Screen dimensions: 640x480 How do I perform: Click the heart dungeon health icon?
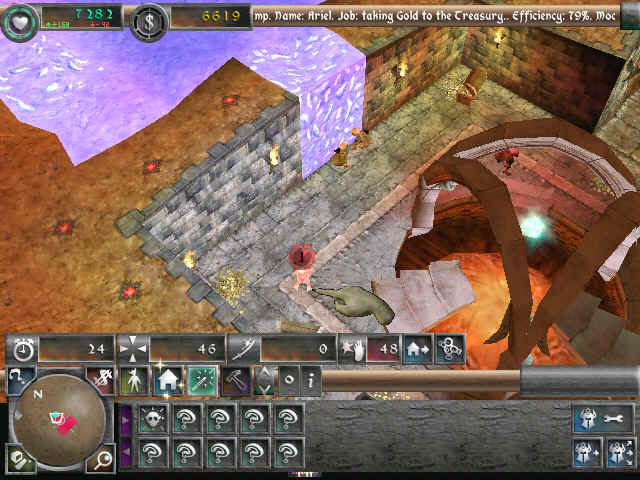coord(19,18)
